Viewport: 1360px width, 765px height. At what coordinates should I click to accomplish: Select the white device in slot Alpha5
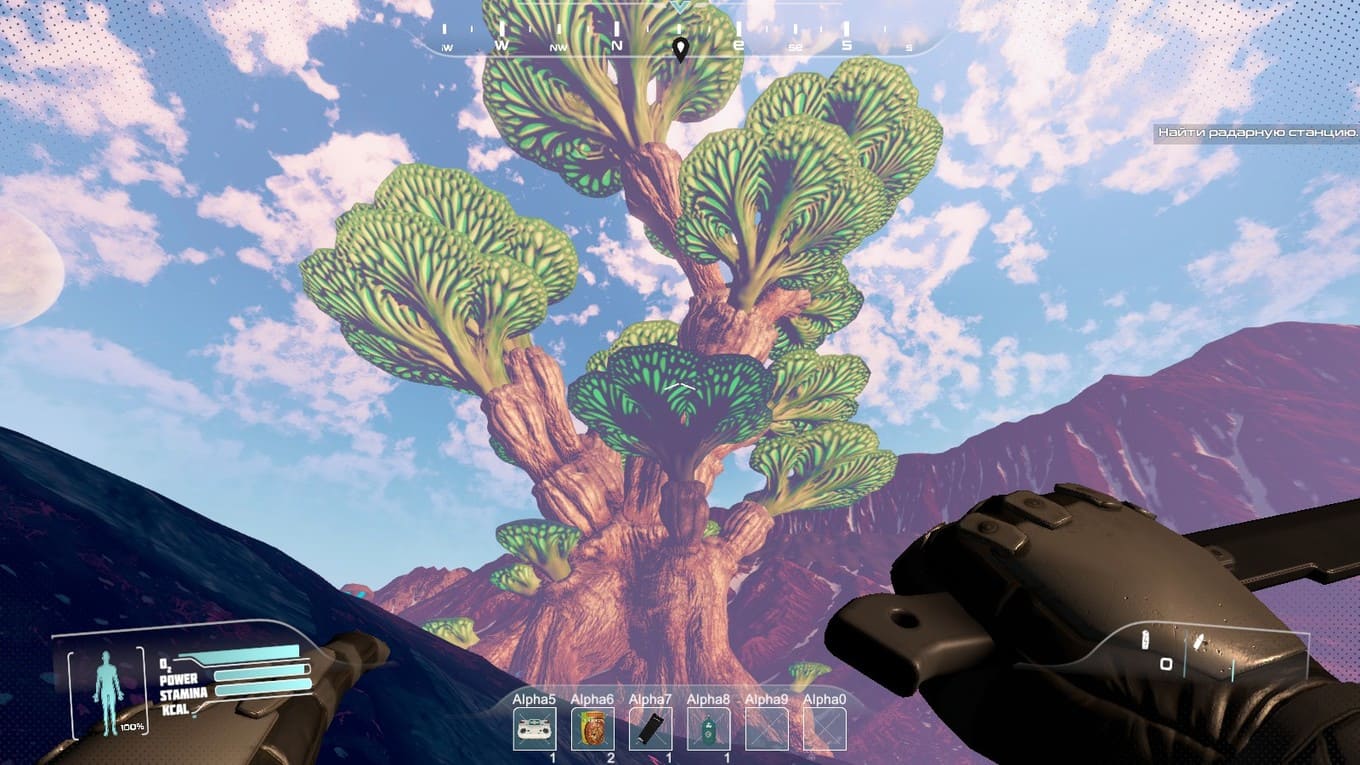534,728
